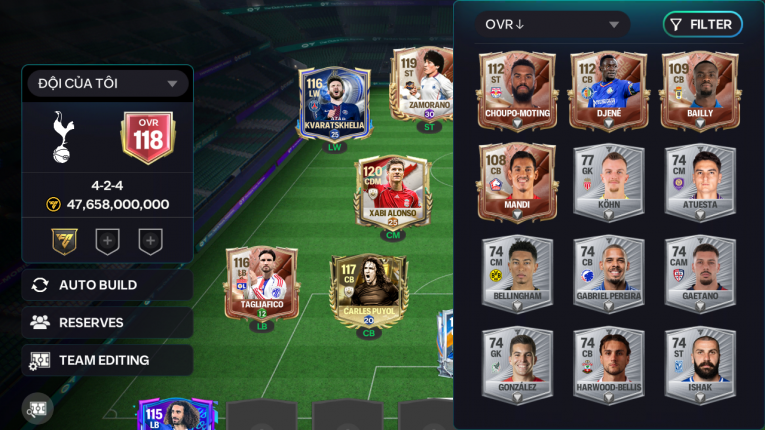Viewport: 765px width, 430px height.
Task: Select the Köhn goalkeeper card
Action: pyautogui.click(x=607, y=182)
